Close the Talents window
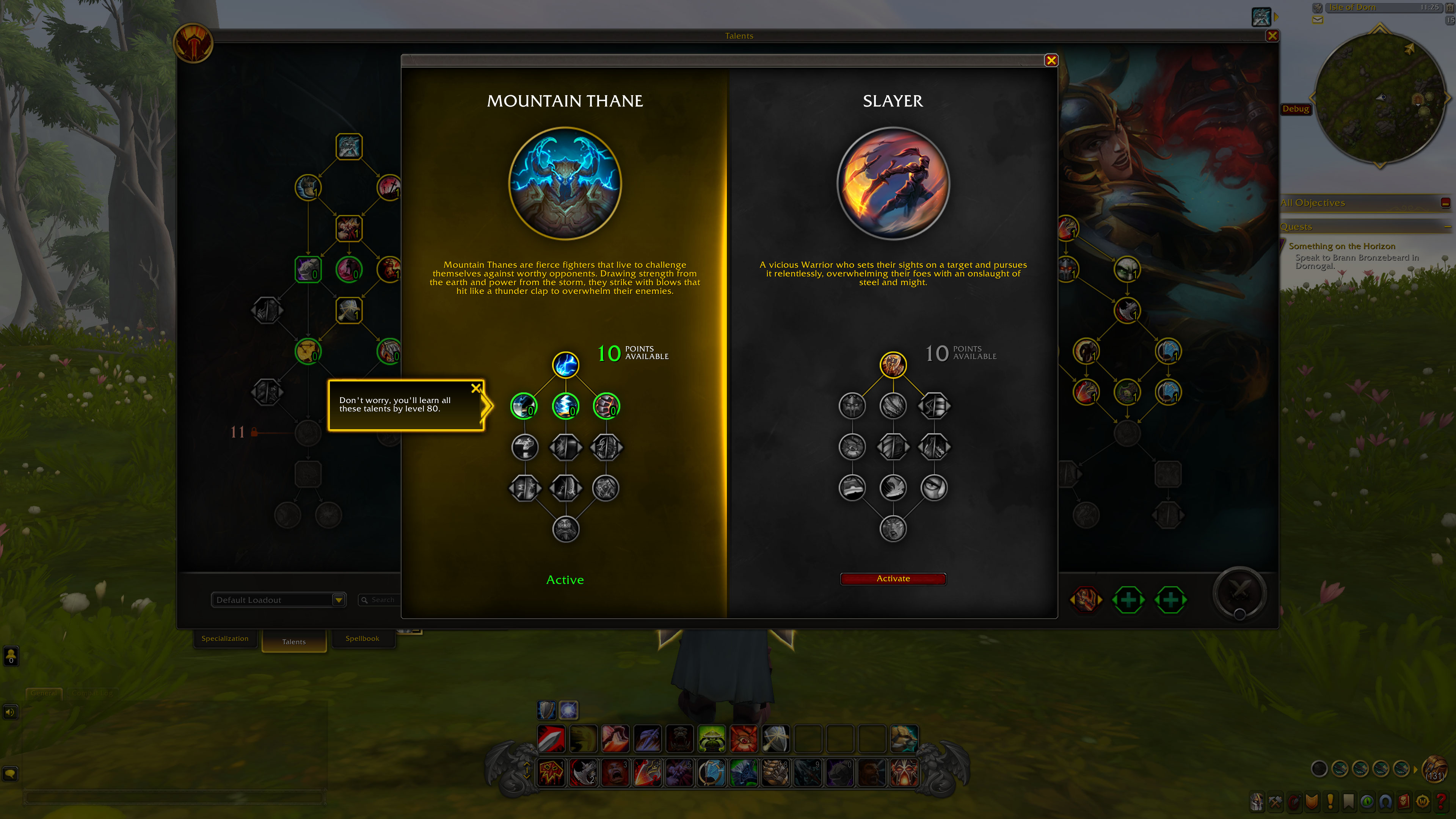The image size is (1456, 819). click(1272, 36)
